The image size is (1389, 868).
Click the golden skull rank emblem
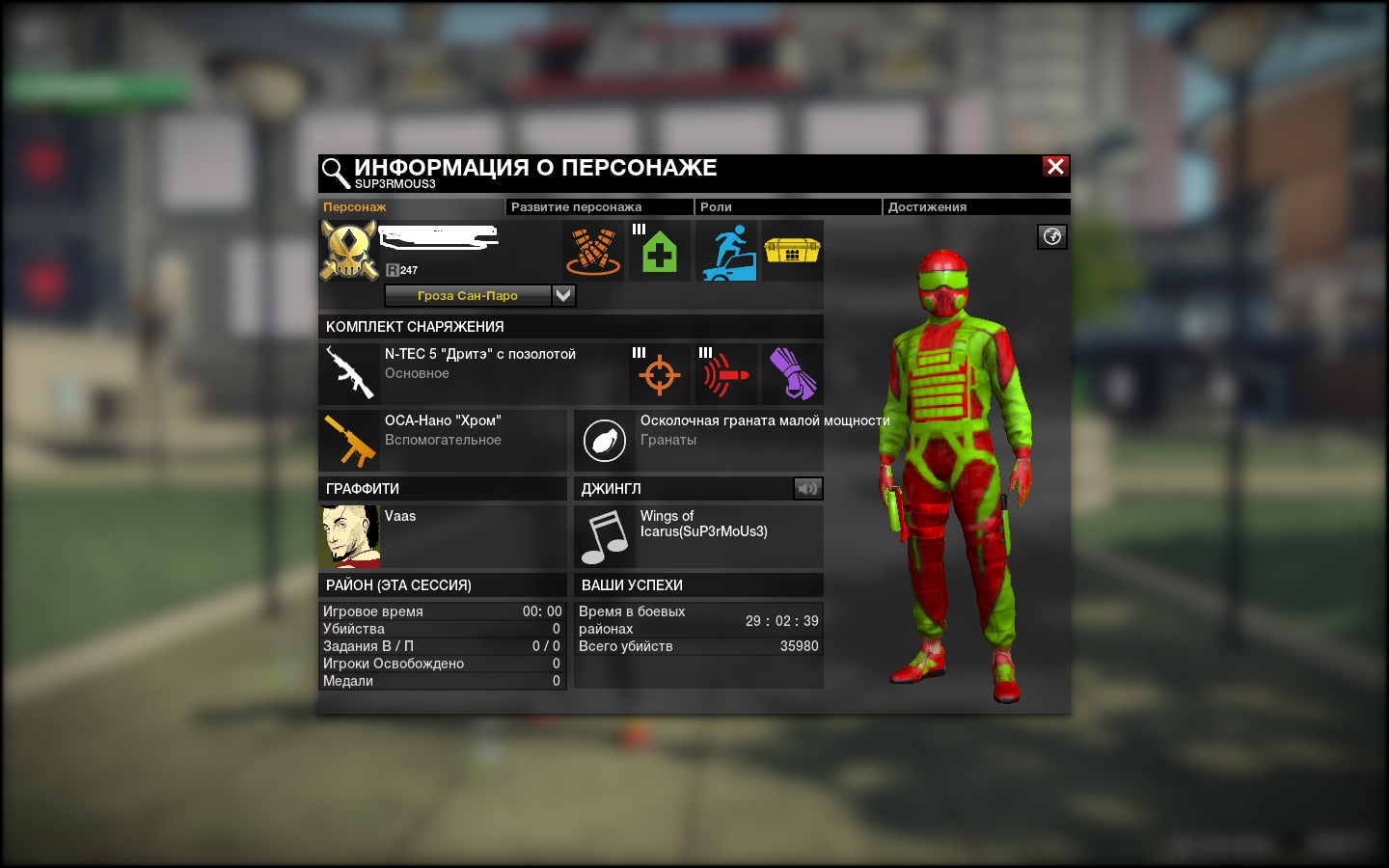(x=348, y=251)
